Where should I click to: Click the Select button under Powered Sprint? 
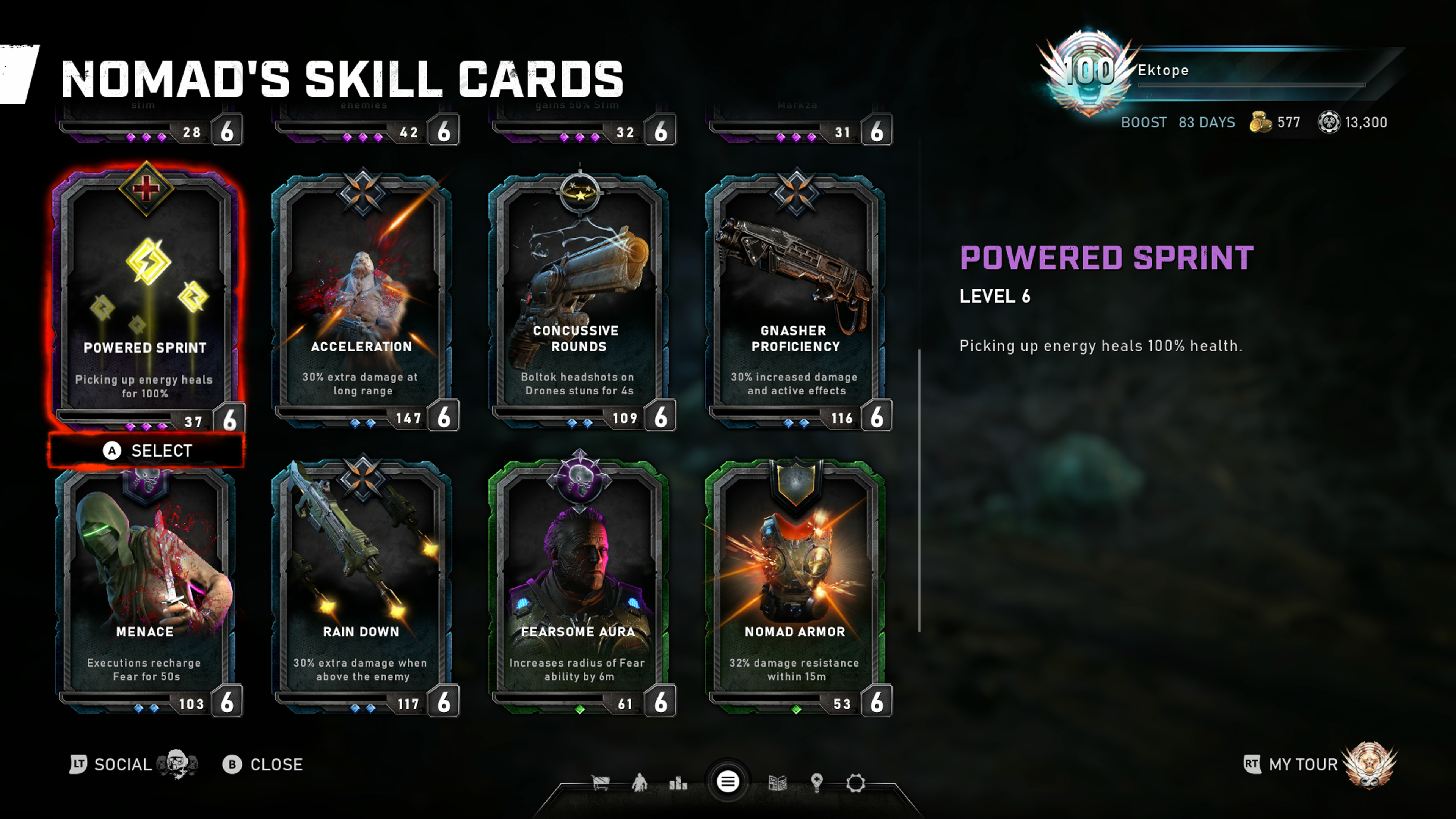(147, 450)
